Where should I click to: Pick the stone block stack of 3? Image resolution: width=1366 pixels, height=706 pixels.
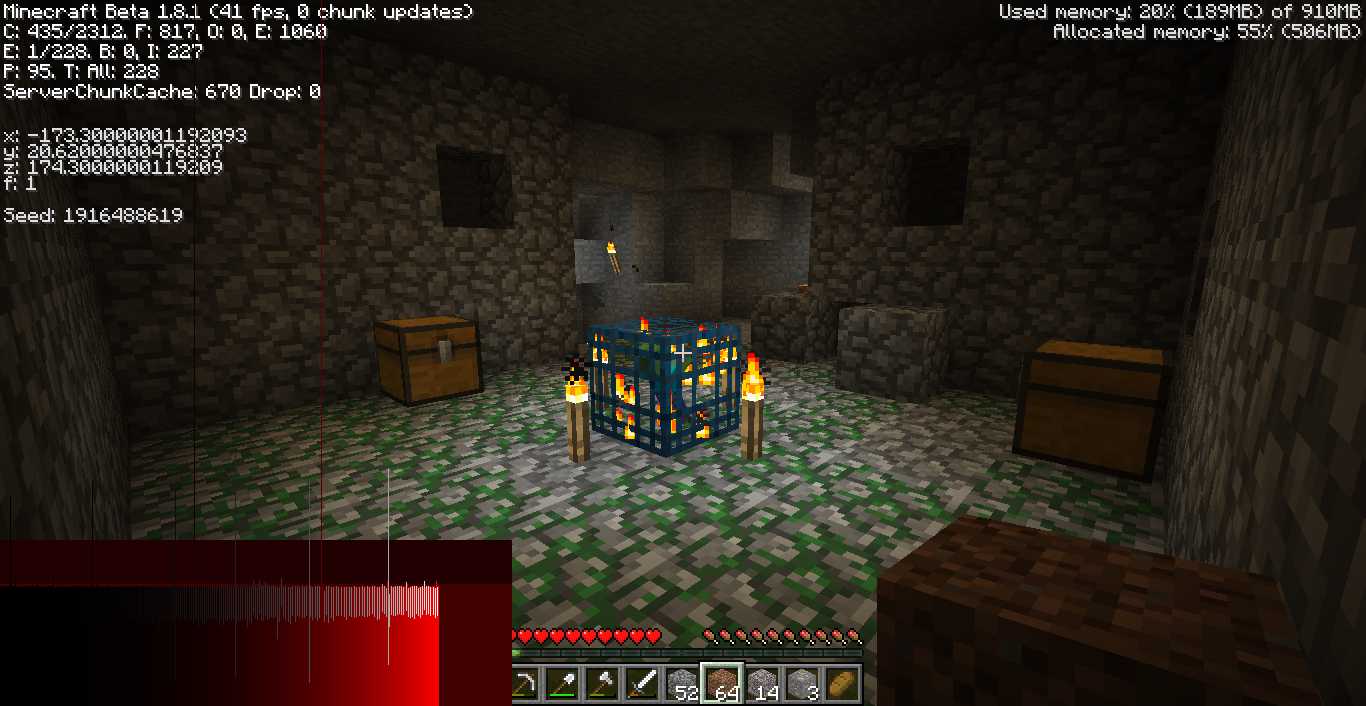pyautogui.click(x=801, y=683)
